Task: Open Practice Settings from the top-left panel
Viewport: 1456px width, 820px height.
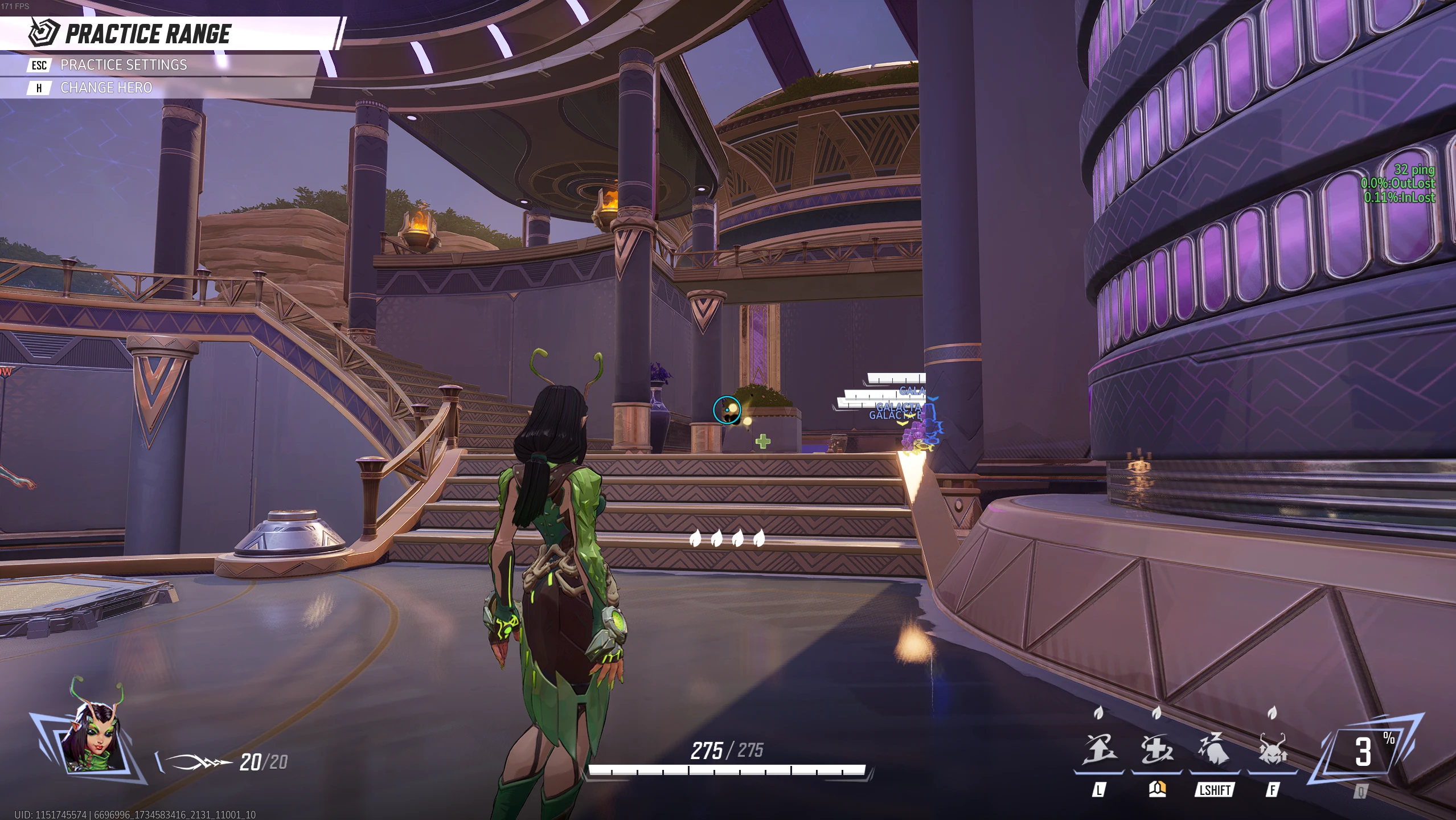Action: (123, 65)
